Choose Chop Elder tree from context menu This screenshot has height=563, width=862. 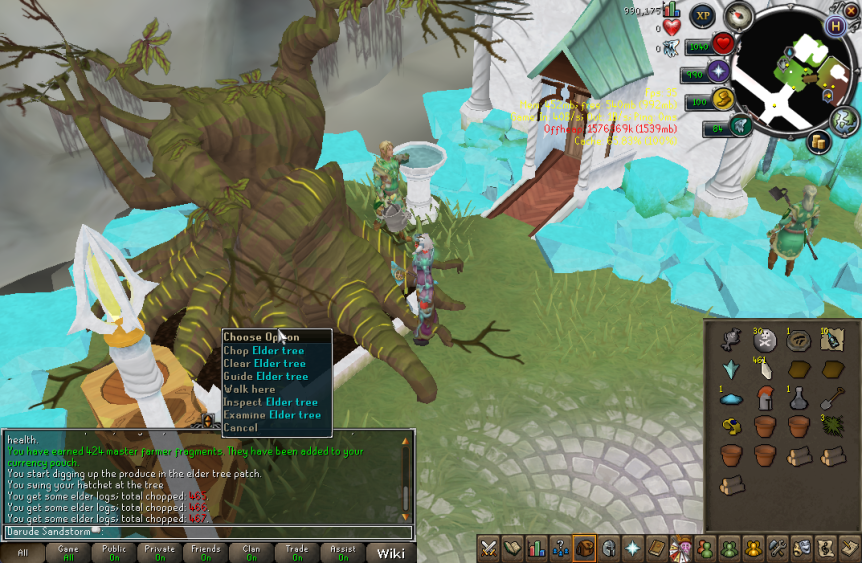[x=265, y=351]
